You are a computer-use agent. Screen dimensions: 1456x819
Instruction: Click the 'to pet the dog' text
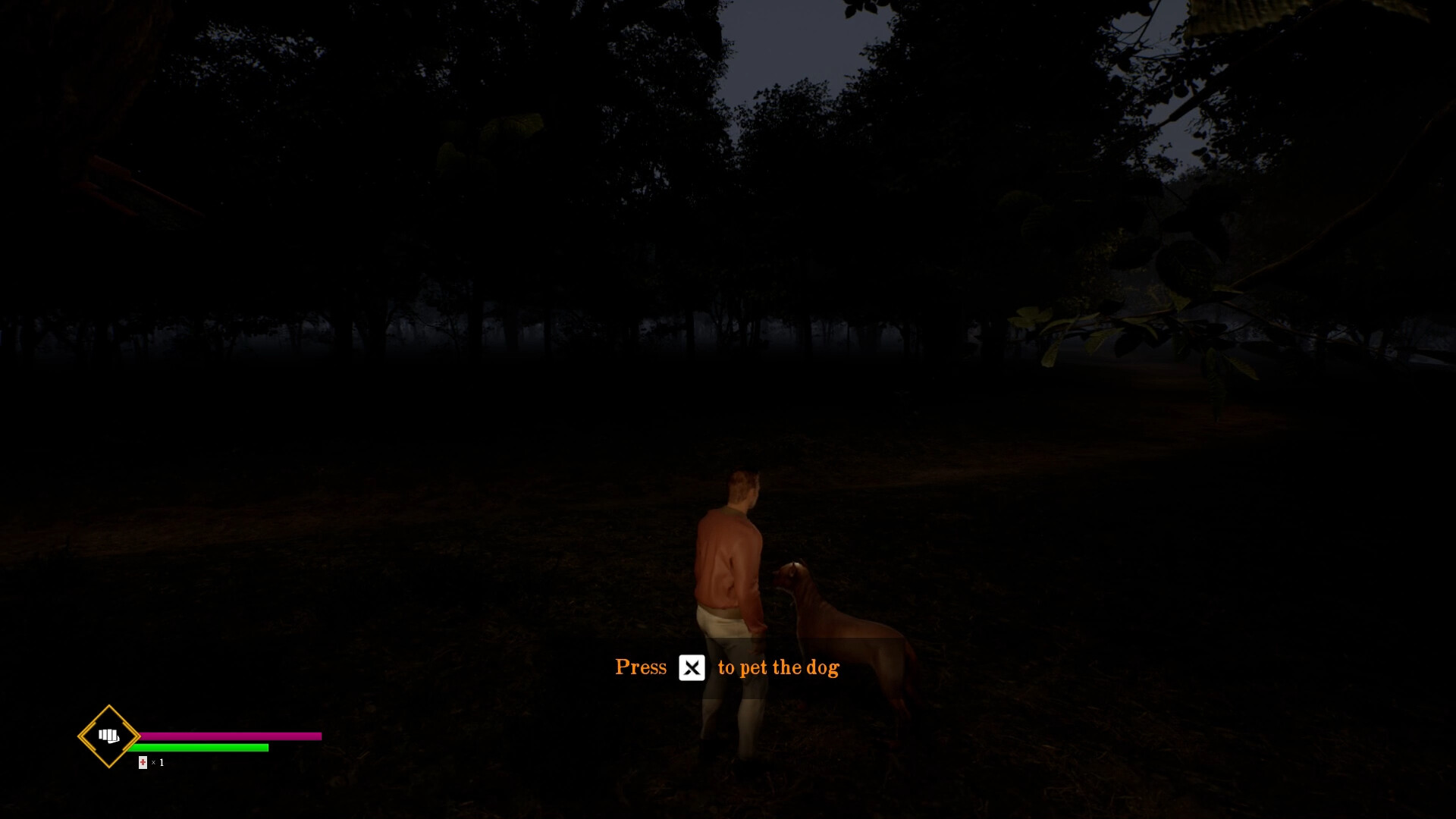777,668
